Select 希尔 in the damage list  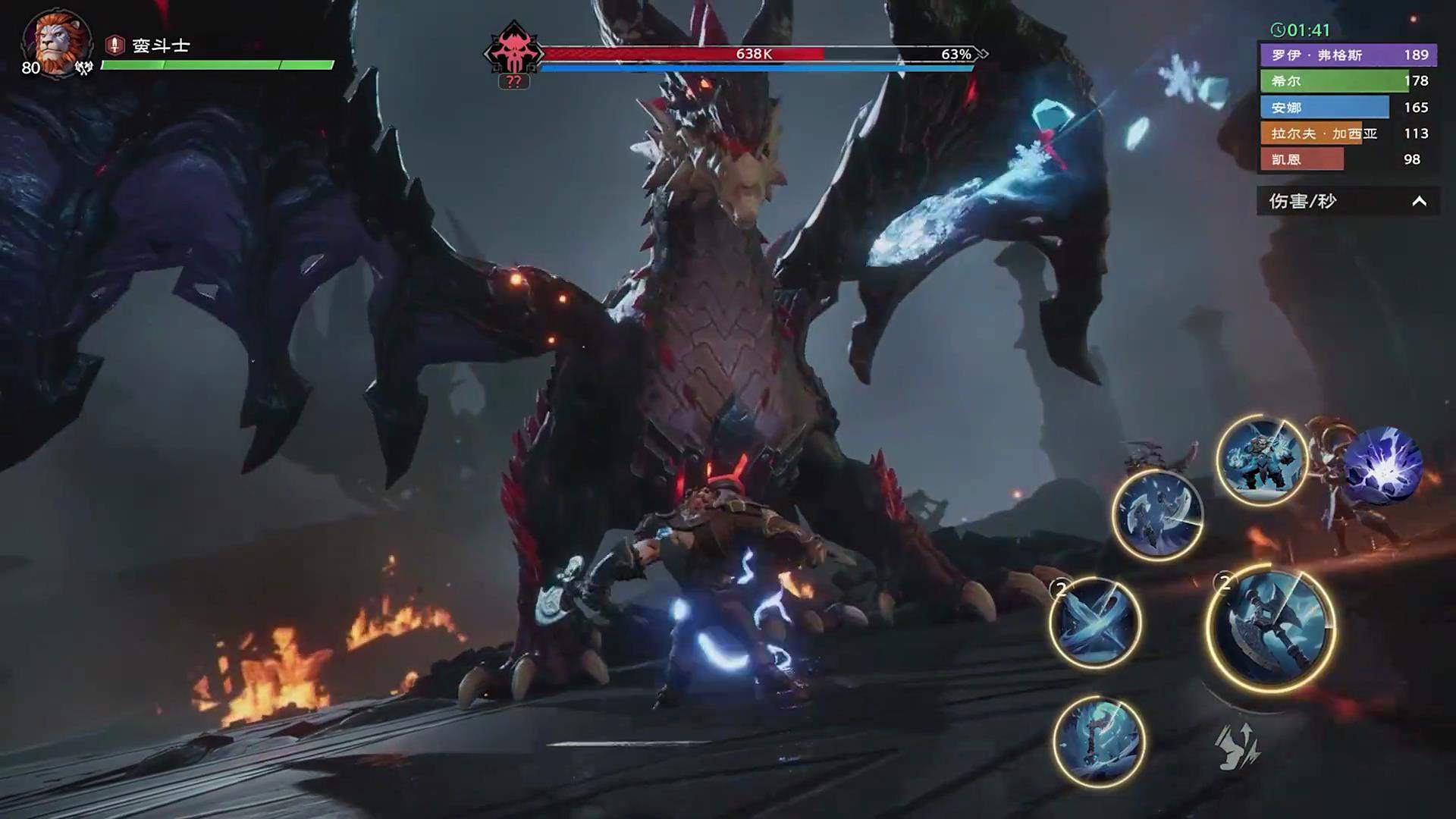(x=1348, y=81)
